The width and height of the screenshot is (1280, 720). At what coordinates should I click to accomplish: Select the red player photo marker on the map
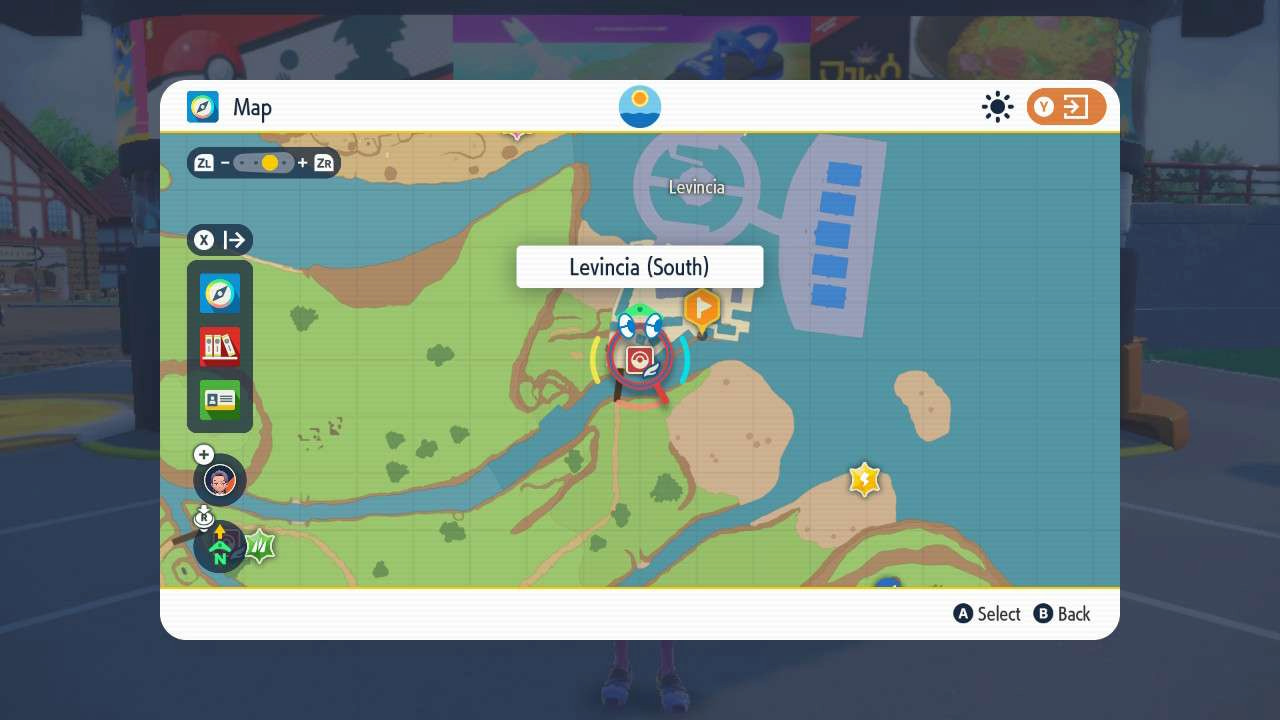coord(639,359)
